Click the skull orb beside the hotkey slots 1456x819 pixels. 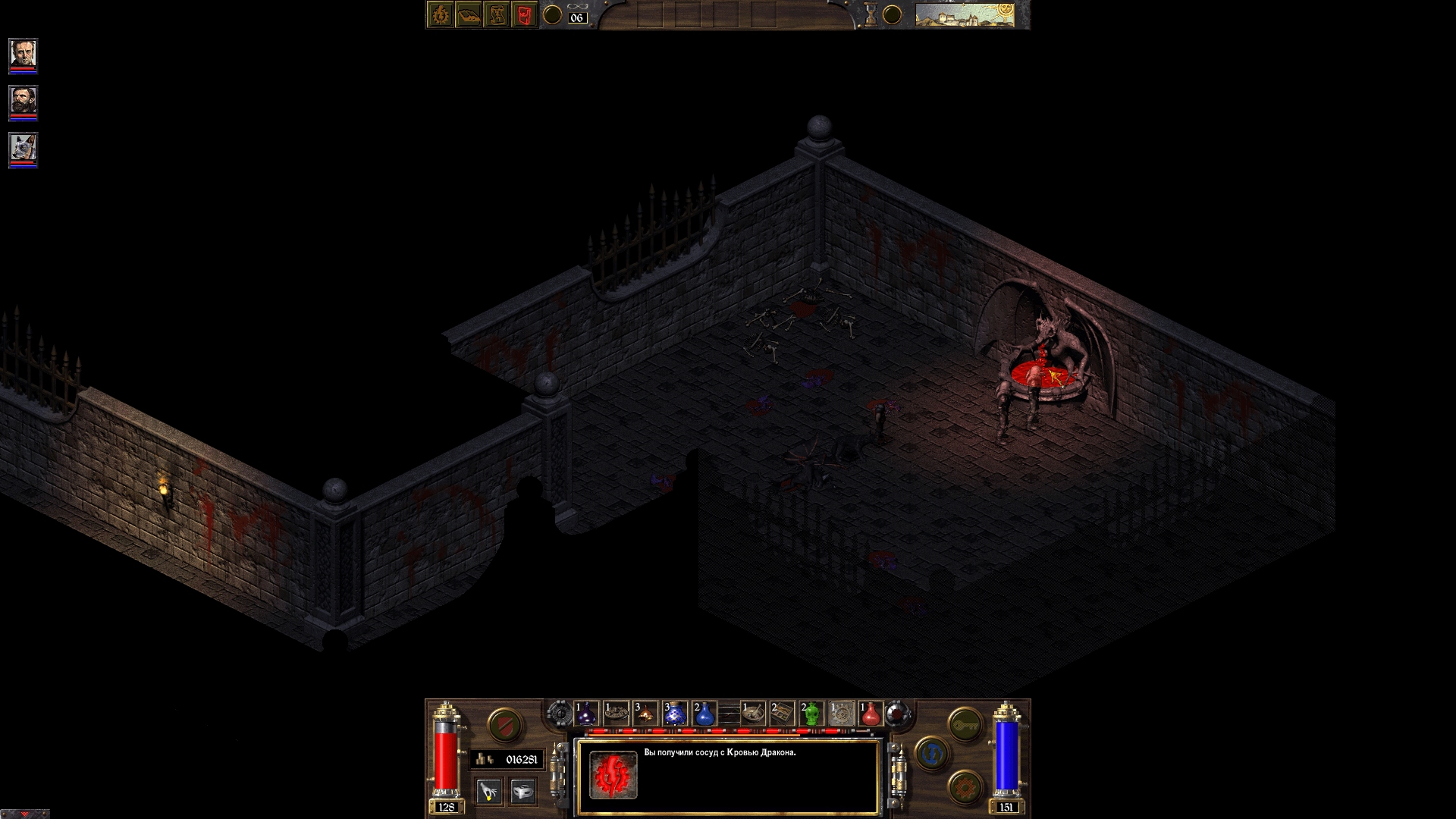coord(896,713)
